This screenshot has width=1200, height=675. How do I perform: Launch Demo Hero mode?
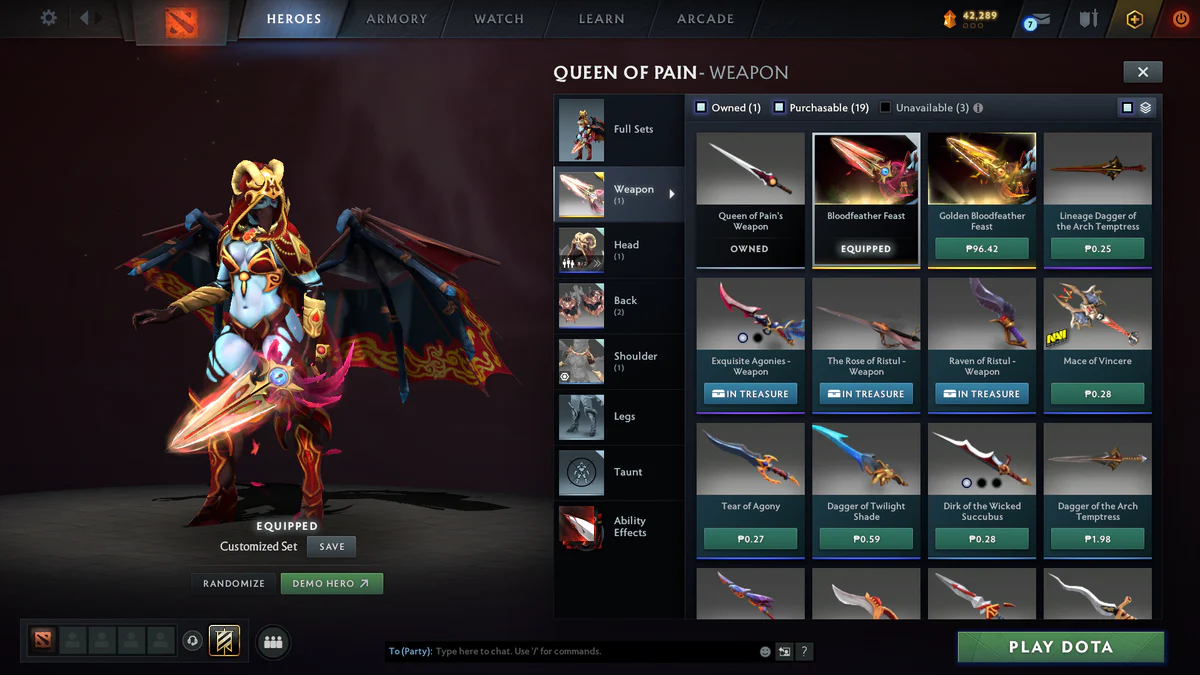(x=331, y=583)
